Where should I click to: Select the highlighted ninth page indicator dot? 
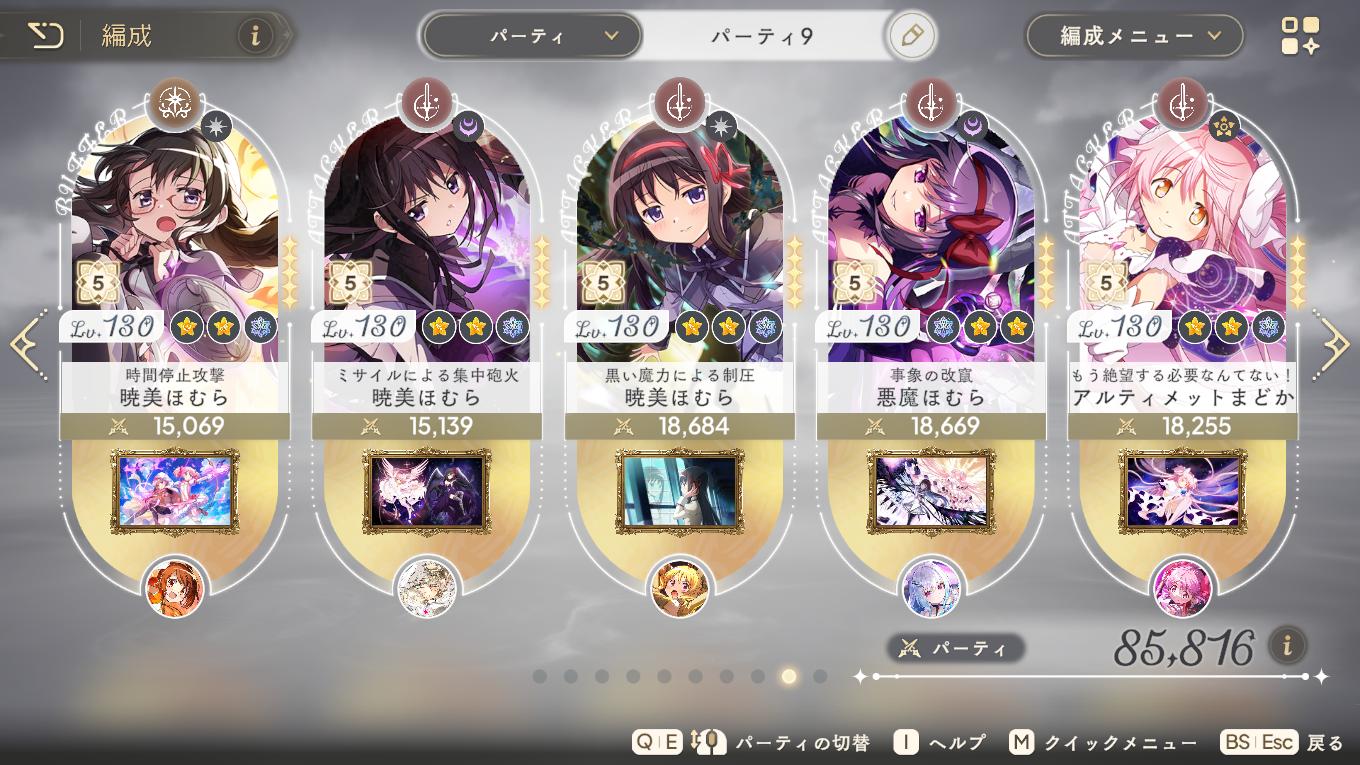[788, 677]
